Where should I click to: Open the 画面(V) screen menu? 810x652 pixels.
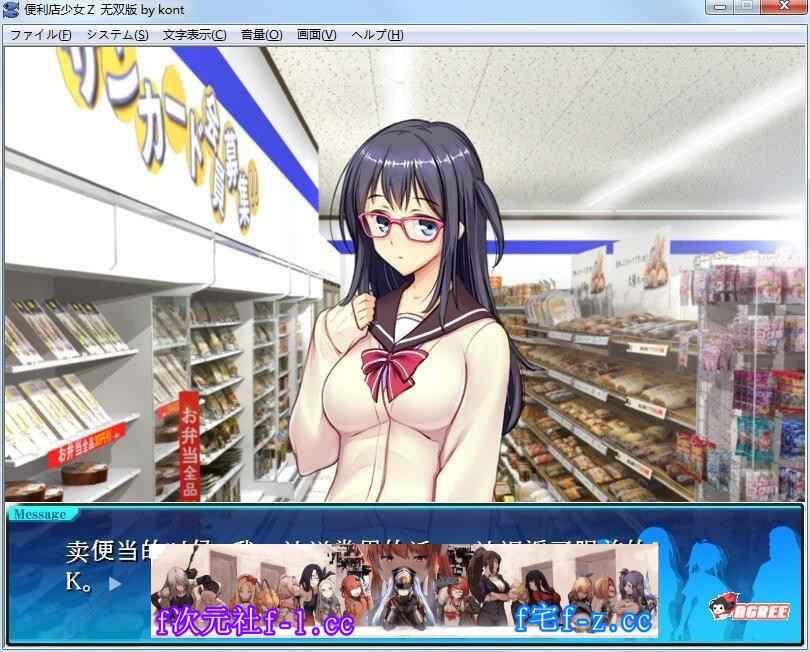[x=316, y=35]
